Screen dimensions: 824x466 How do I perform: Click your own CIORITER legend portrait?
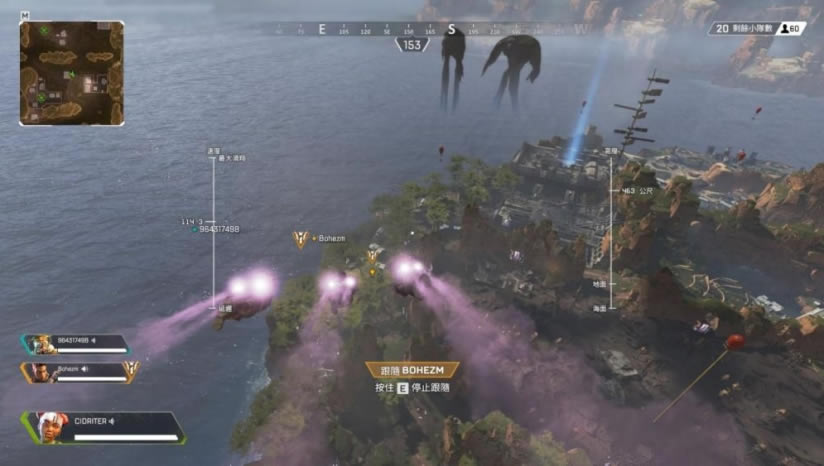(x=47, y=427)
